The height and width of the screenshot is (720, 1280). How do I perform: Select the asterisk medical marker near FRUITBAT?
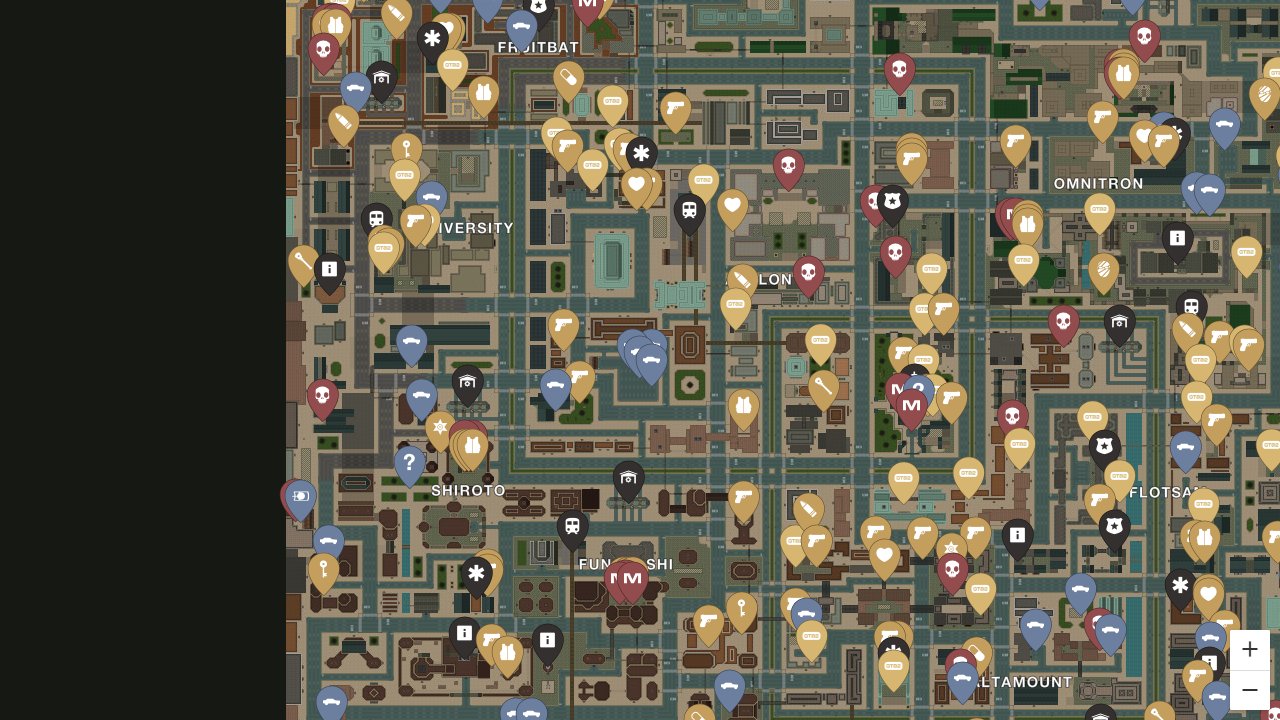(431, 38)
